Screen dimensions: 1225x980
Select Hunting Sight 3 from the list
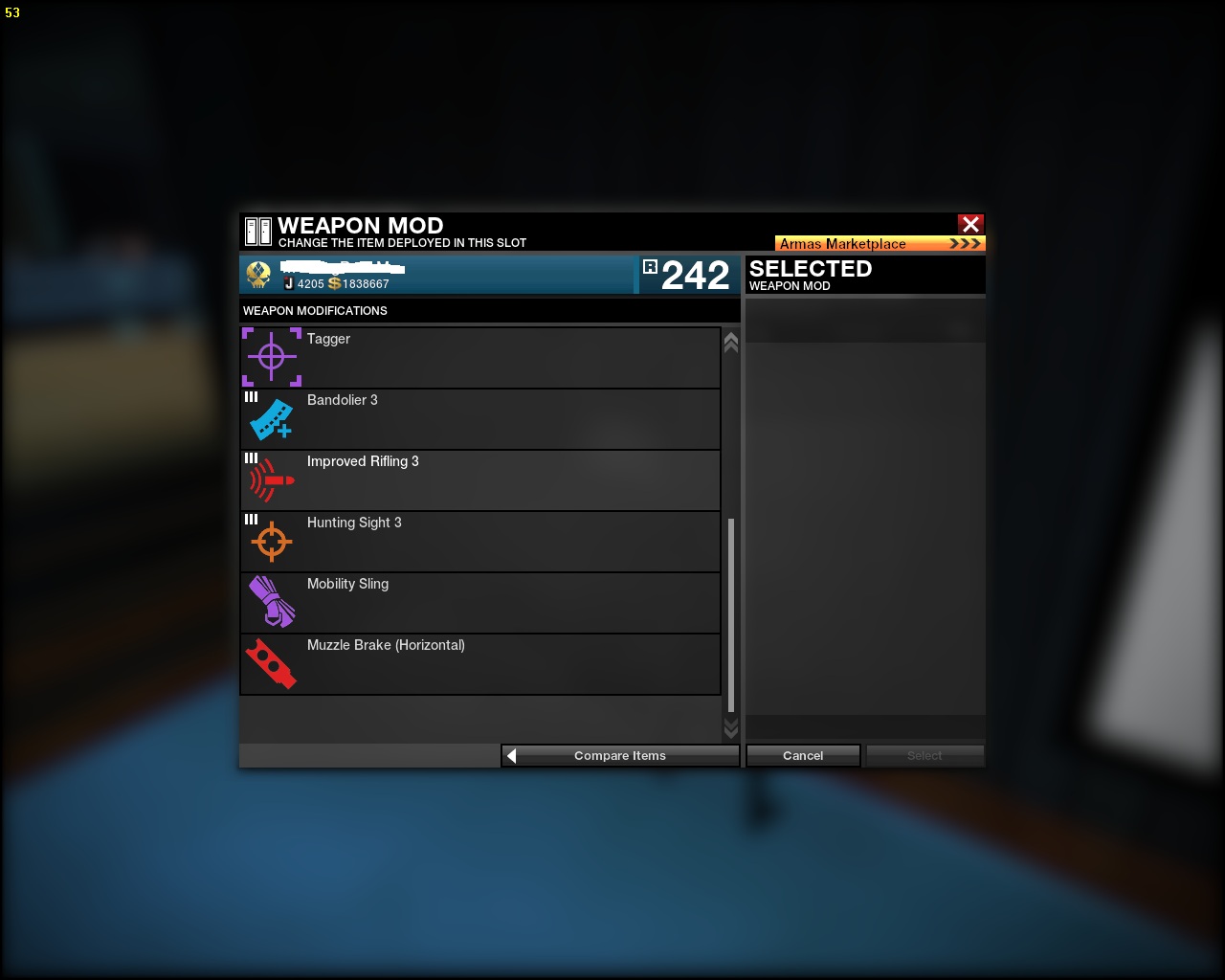[x=479, y=541]
